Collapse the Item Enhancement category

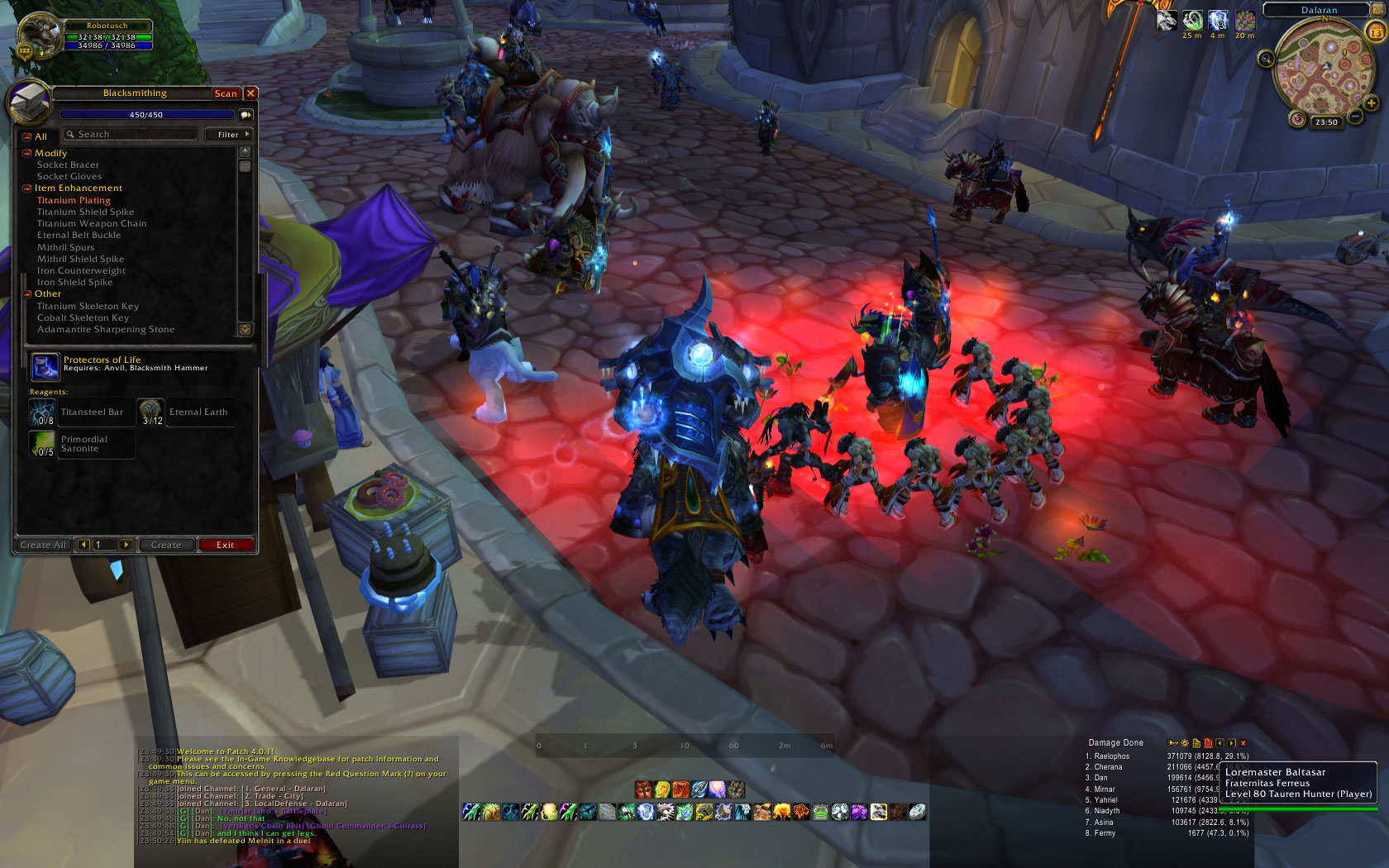click(x=27, y=188)
